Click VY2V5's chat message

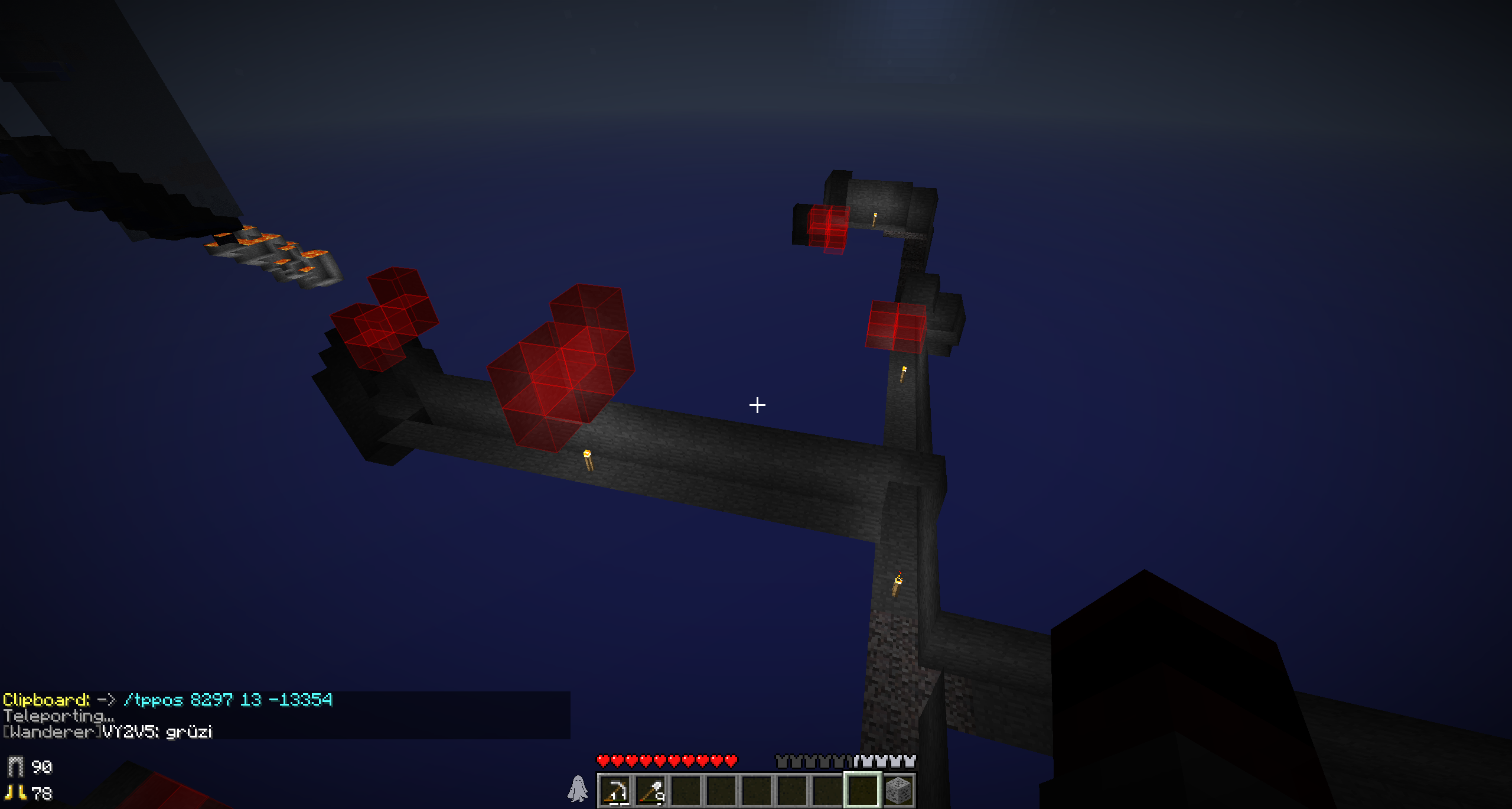pos(108,732)
